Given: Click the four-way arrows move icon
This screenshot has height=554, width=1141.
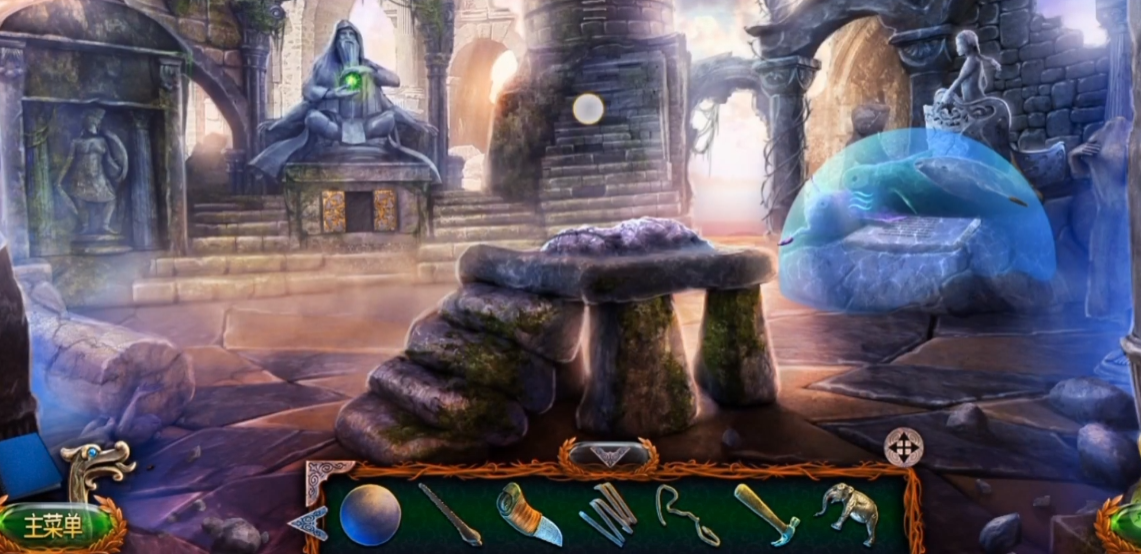Looking at the screenshot, I should tap(904, 447).
